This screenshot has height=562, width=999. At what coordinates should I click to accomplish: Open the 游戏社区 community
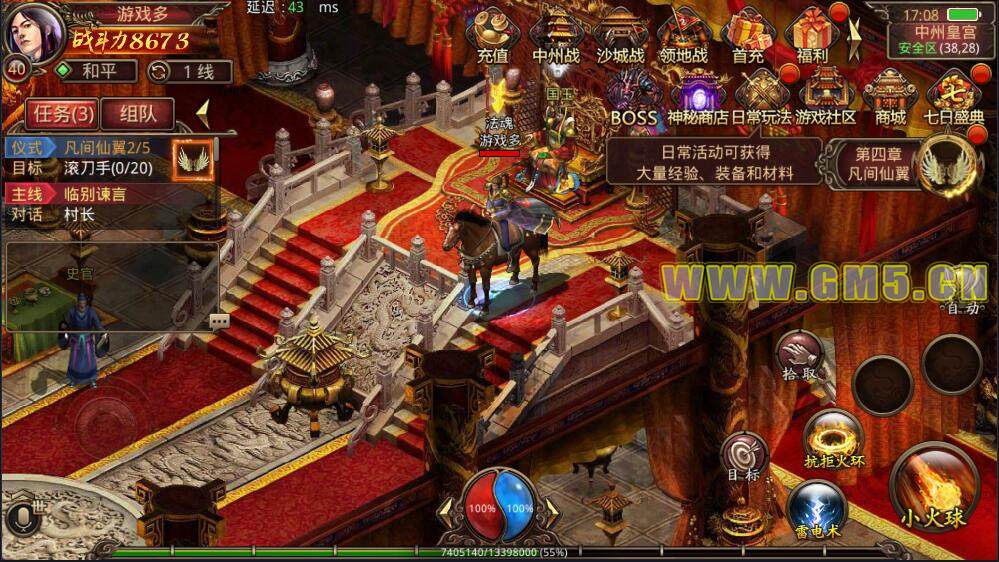pos(825,98)
